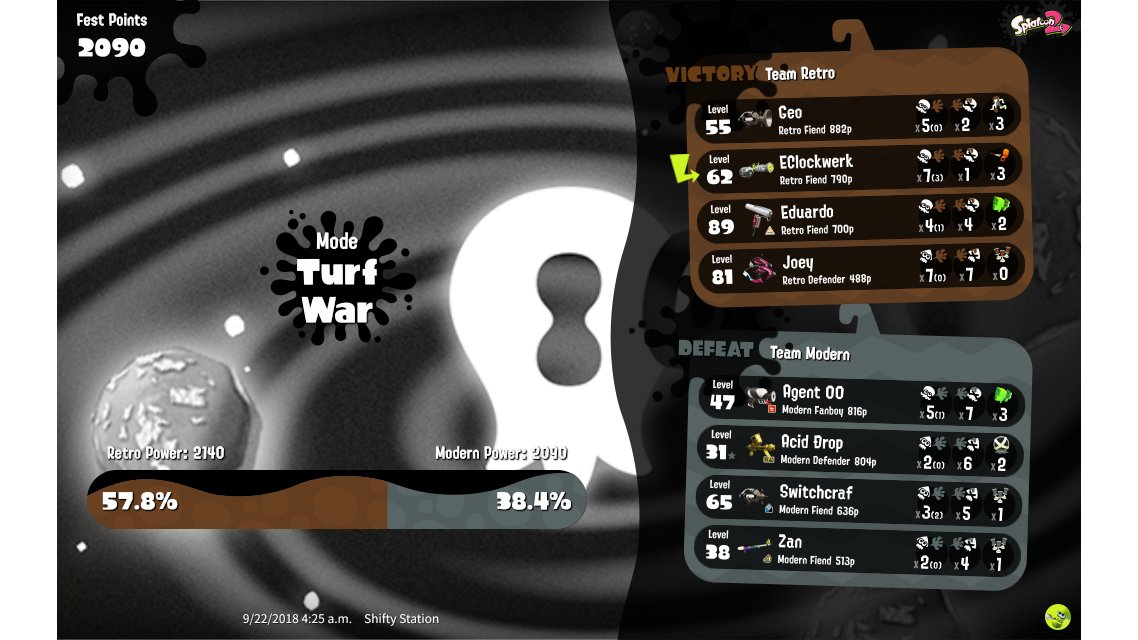Pick the Agent 00 player row

pos(860,400)
